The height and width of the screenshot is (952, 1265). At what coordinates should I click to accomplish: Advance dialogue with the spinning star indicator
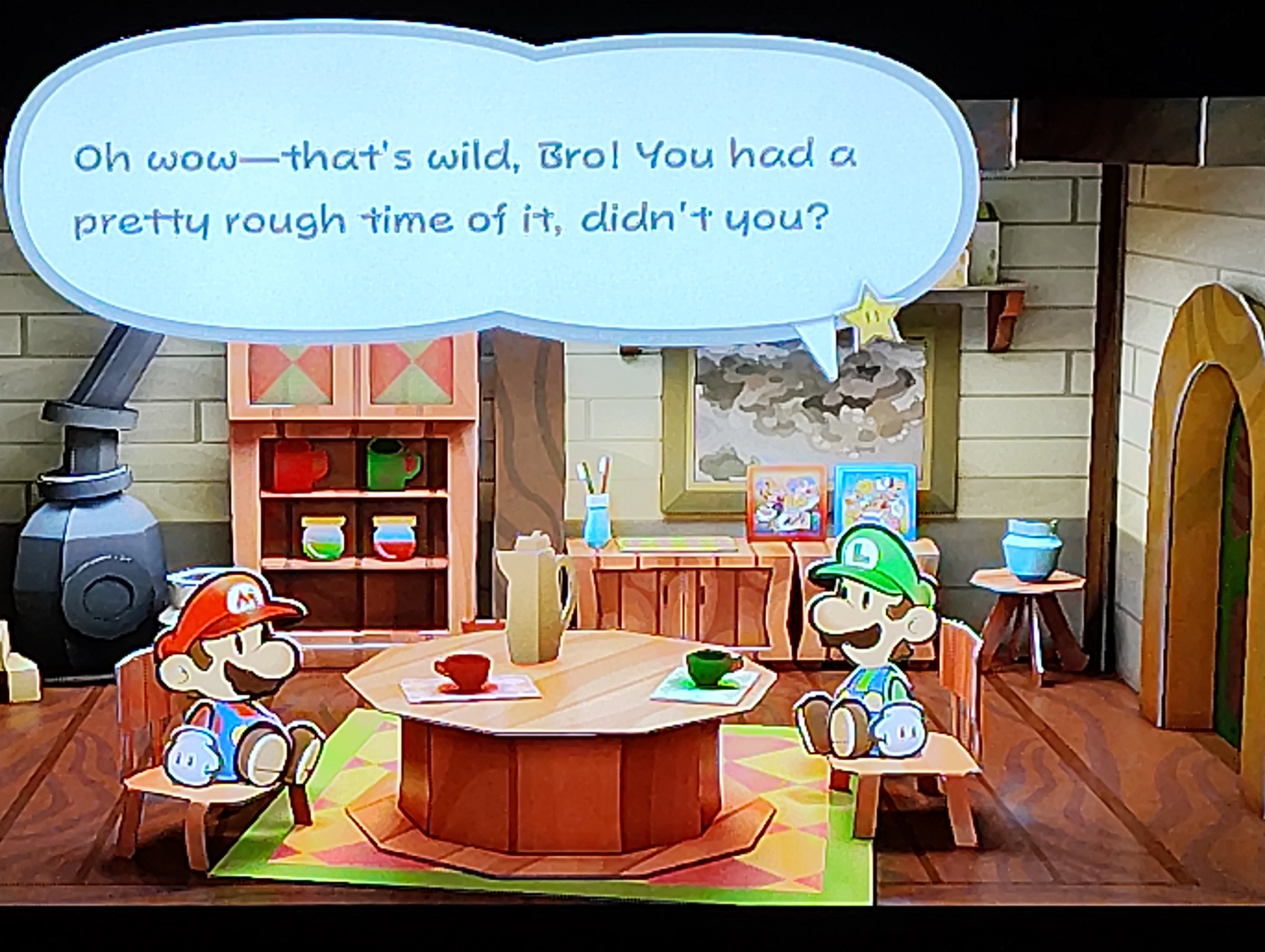(873, 312)
